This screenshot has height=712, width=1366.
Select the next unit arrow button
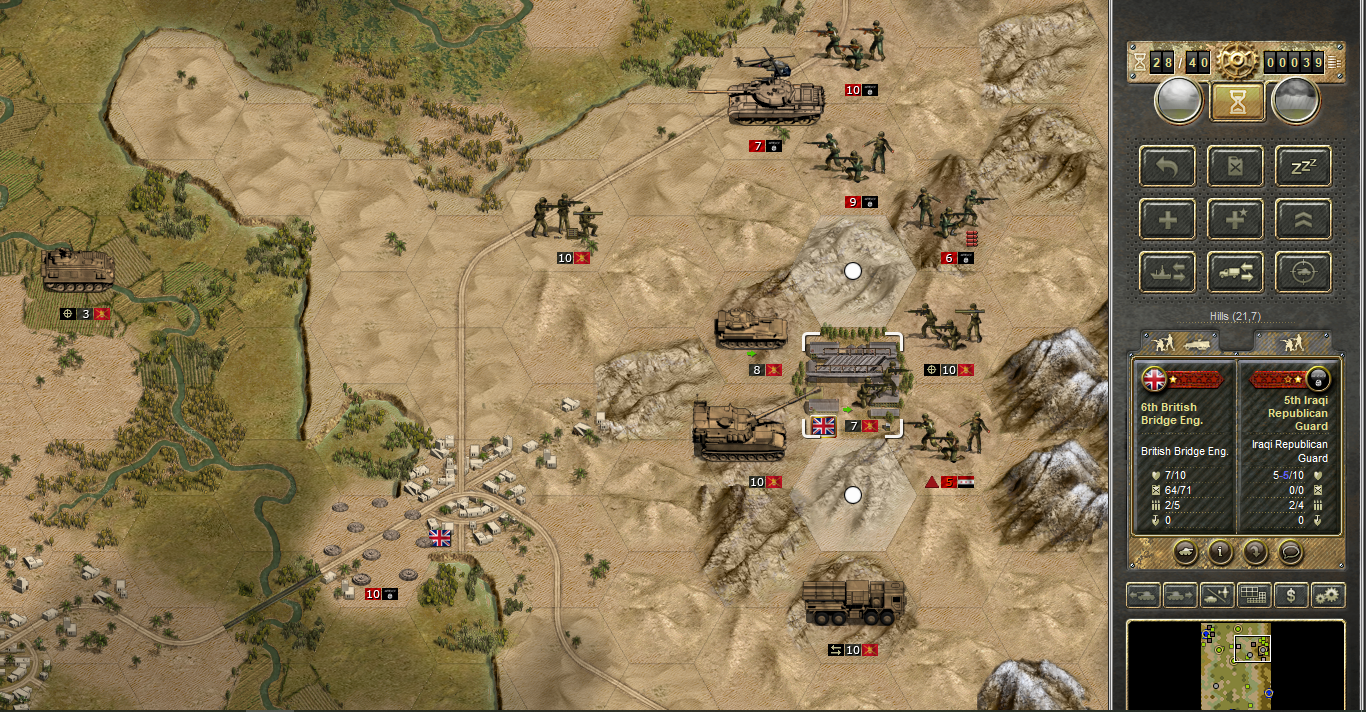(1180, 596)
